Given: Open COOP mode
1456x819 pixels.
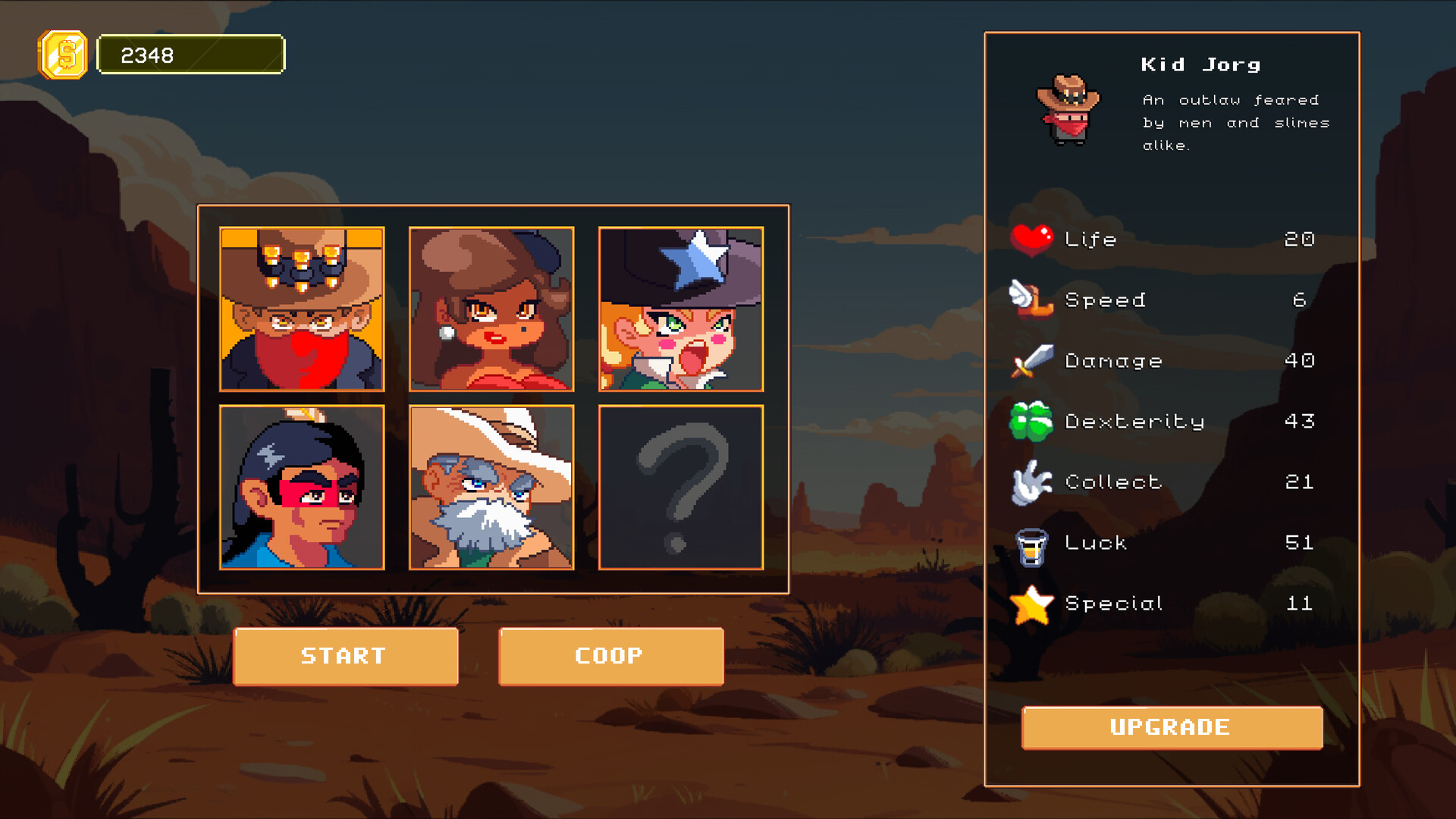Looking at the screenshot, I should click(x=609, y=657).
